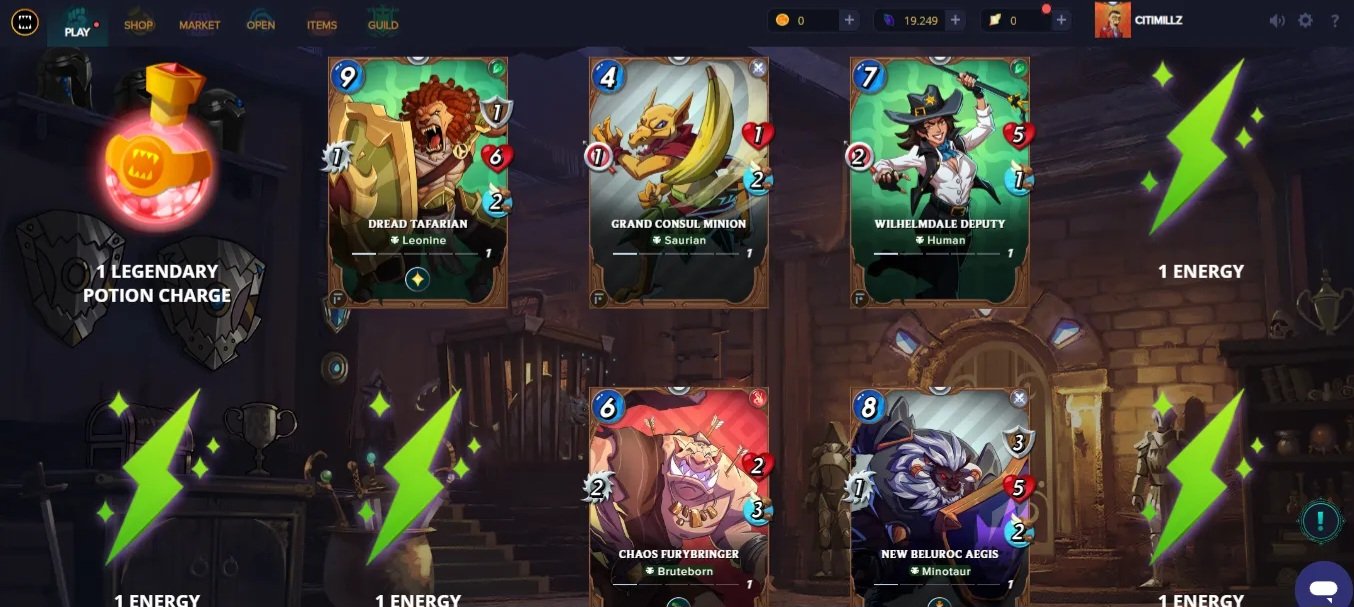The image size is (1354, 607).
Task: Select the Dread Tafarian card
Action: (418, 181)
